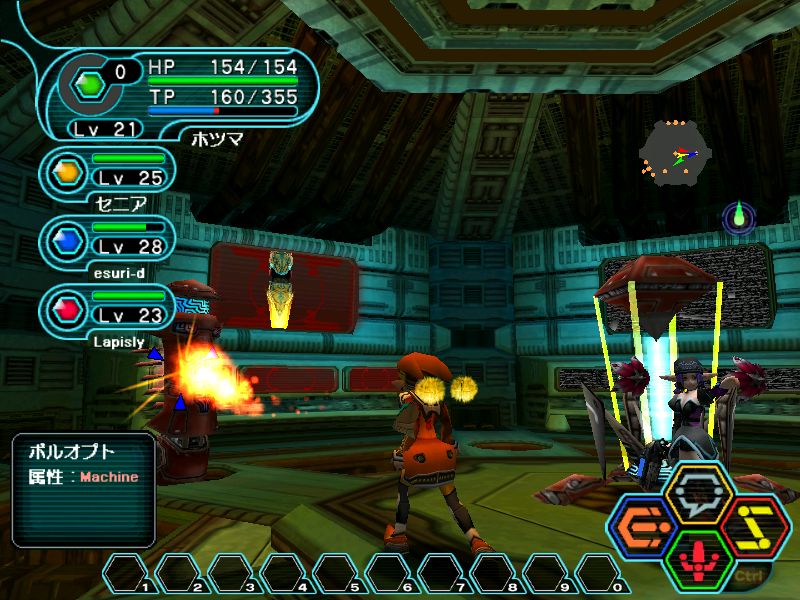The width and height of the screenshot is (800, 600).
Task: Select quick slot number 0
Action: click(x=597, y=573)
